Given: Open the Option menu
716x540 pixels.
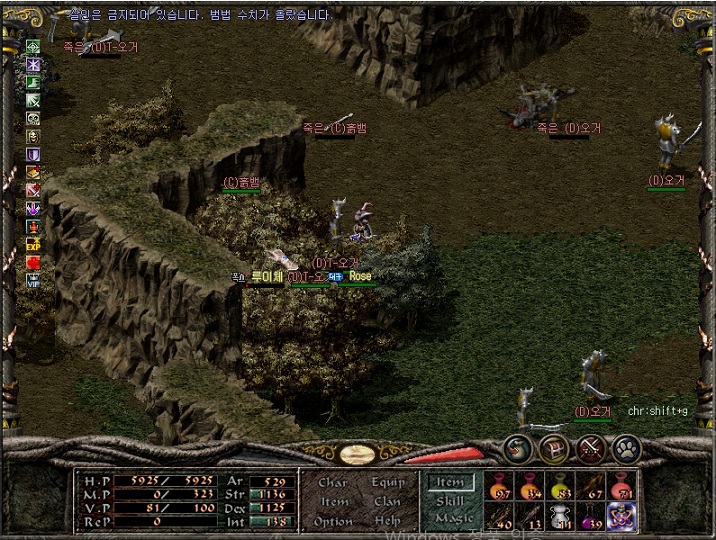Looking at the screenshot, I should [x=333, y=521].
